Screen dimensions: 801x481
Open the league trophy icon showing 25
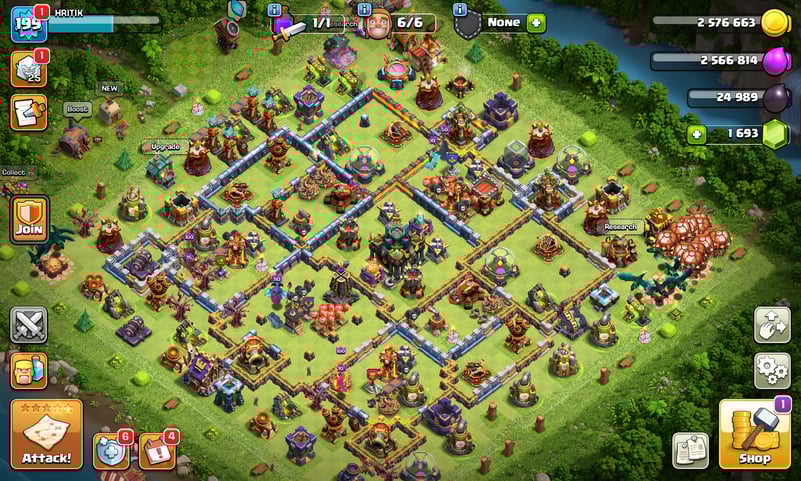[x=27, y=68]
